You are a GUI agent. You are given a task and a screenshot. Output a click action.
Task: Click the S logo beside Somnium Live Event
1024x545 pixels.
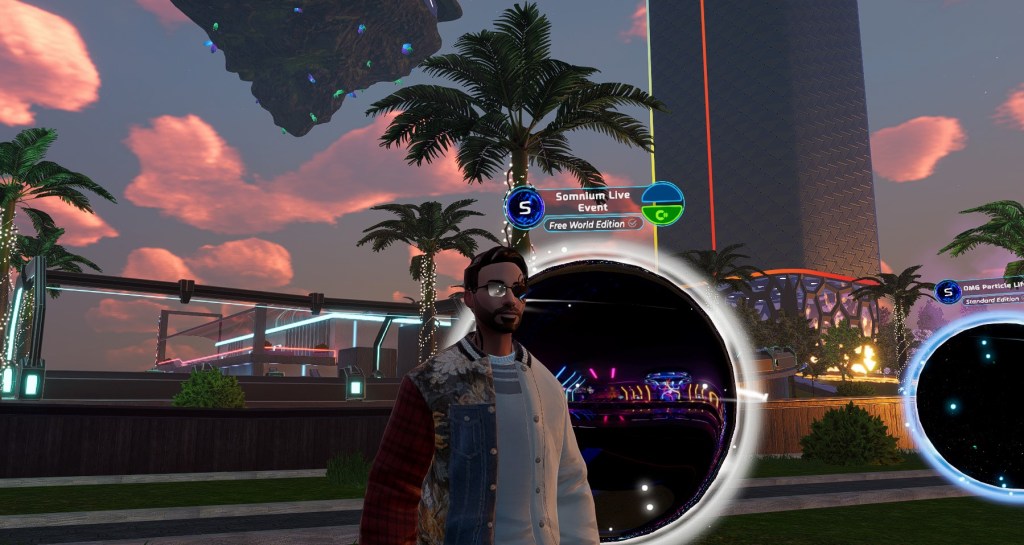pyautogui.click(x=524, y=207)
